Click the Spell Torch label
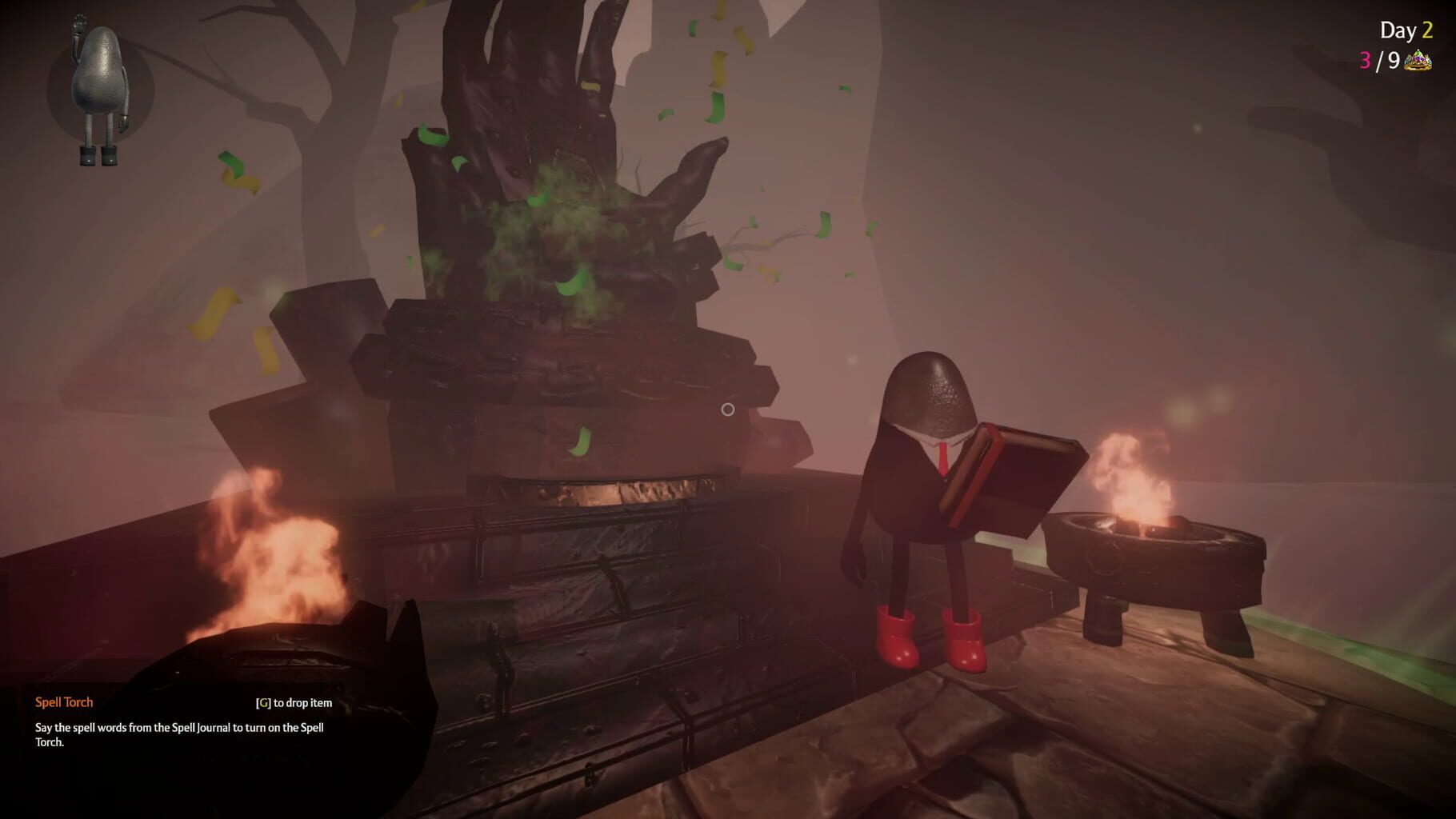1456x819 pixels. pyautogui.click(x=63, y=701)
